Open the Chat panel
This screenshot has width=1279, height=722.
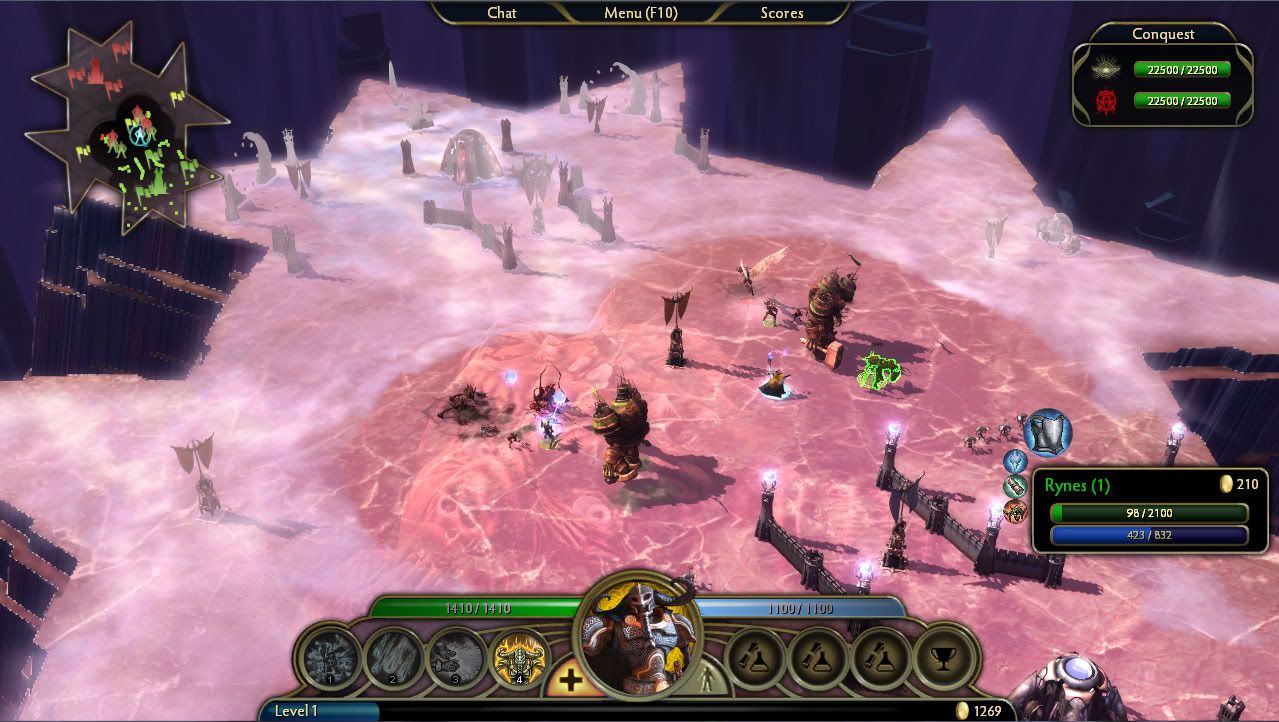tap(501, 13)
